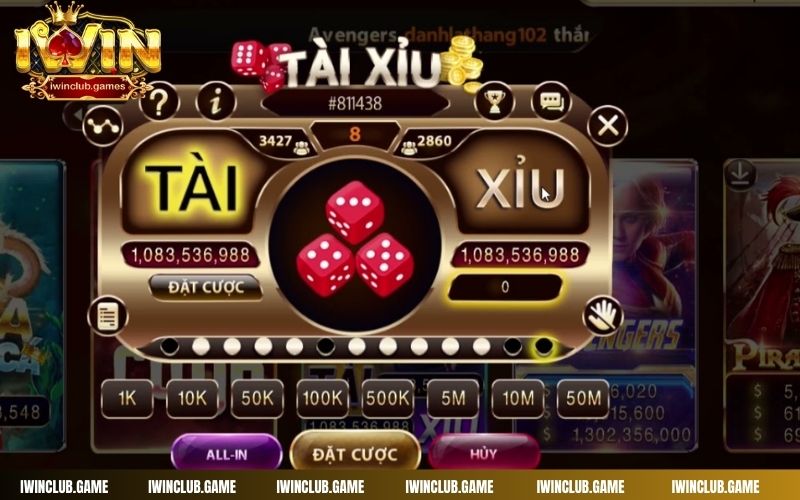Pick the 500K chip
The height and width of the screenshot is (500, 800).
387,398
